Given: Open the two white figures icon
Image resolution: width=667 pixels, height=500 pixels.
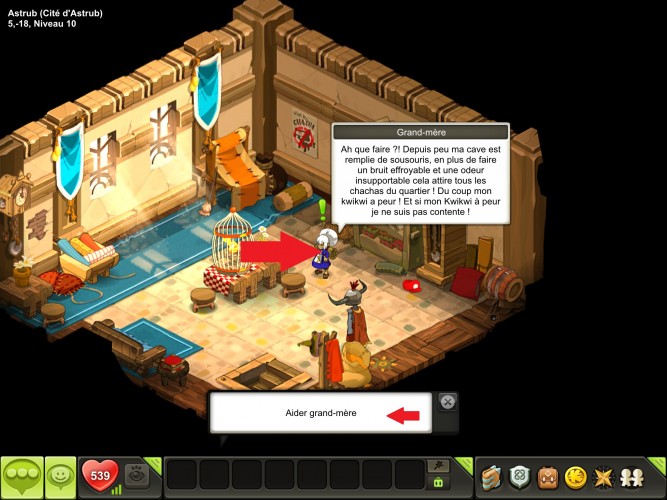Looking at the screenshot, I should pyautogui.click(x=633, y=477).
